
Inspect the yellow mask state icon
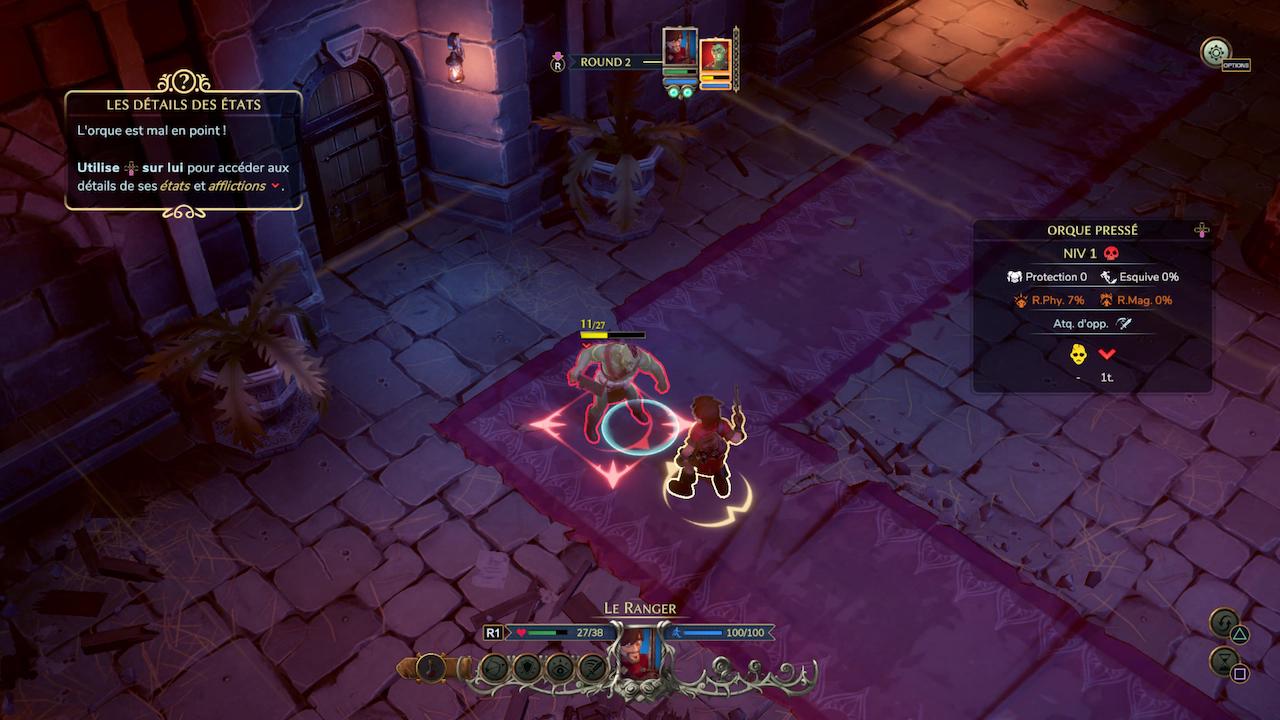pyautogui.click(x=1079, y=353)
